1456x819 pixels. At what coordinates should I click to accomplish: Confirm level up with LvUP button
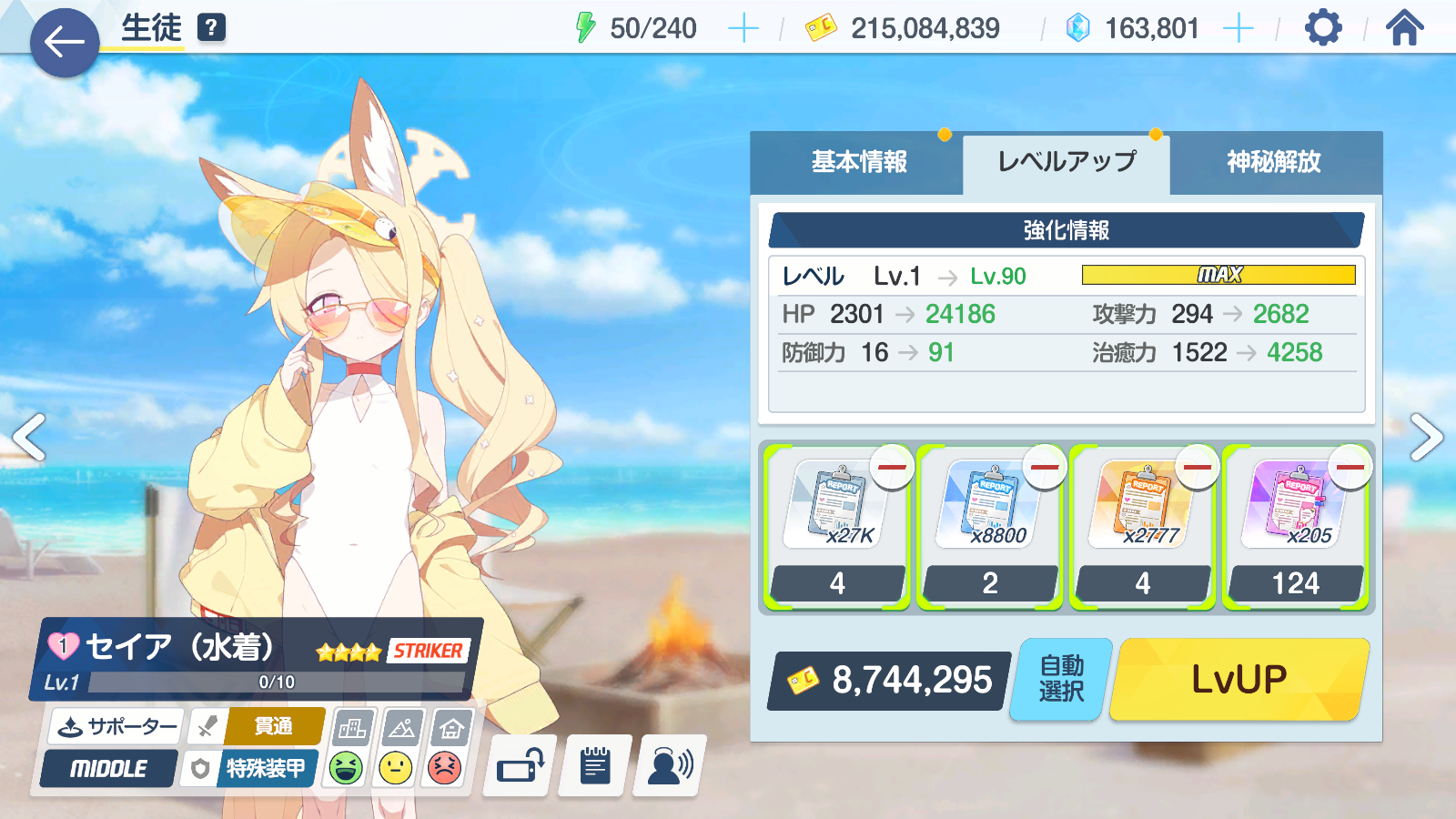coord(1239,679)
